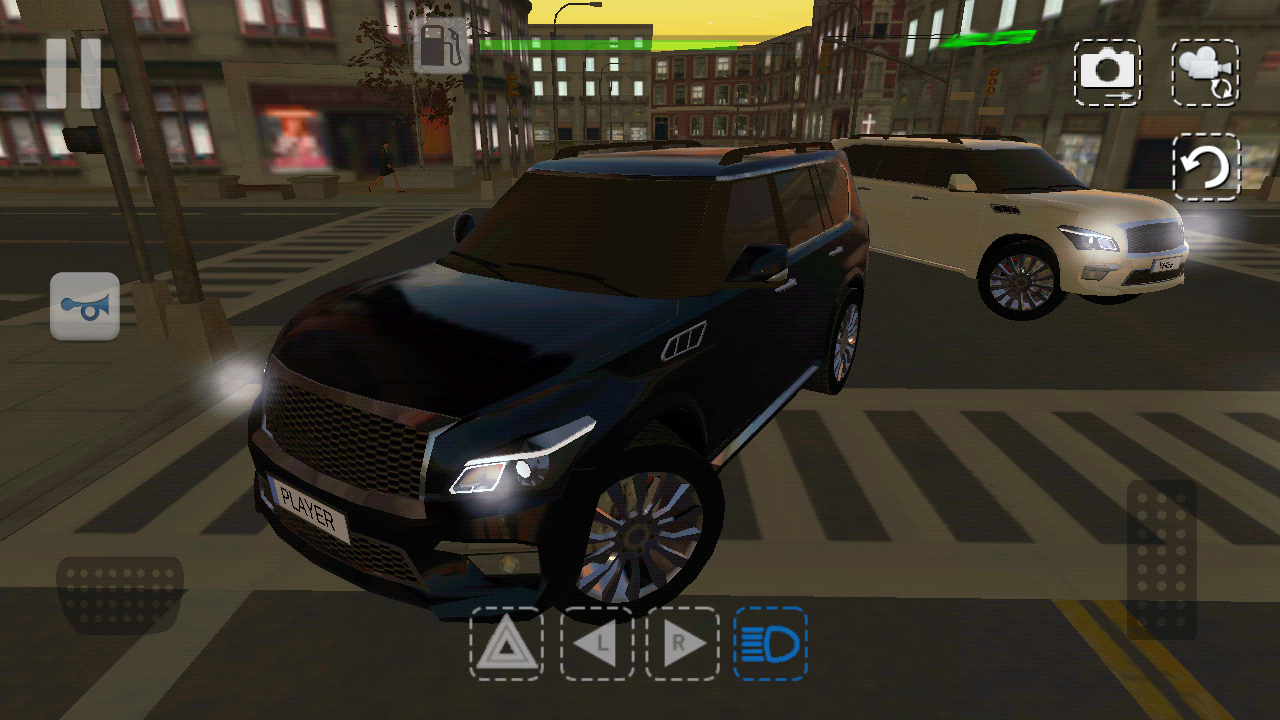Viewport: 1280px width, 720px height.
Task: Activate the right turn signal
Action: click(683, 645)
